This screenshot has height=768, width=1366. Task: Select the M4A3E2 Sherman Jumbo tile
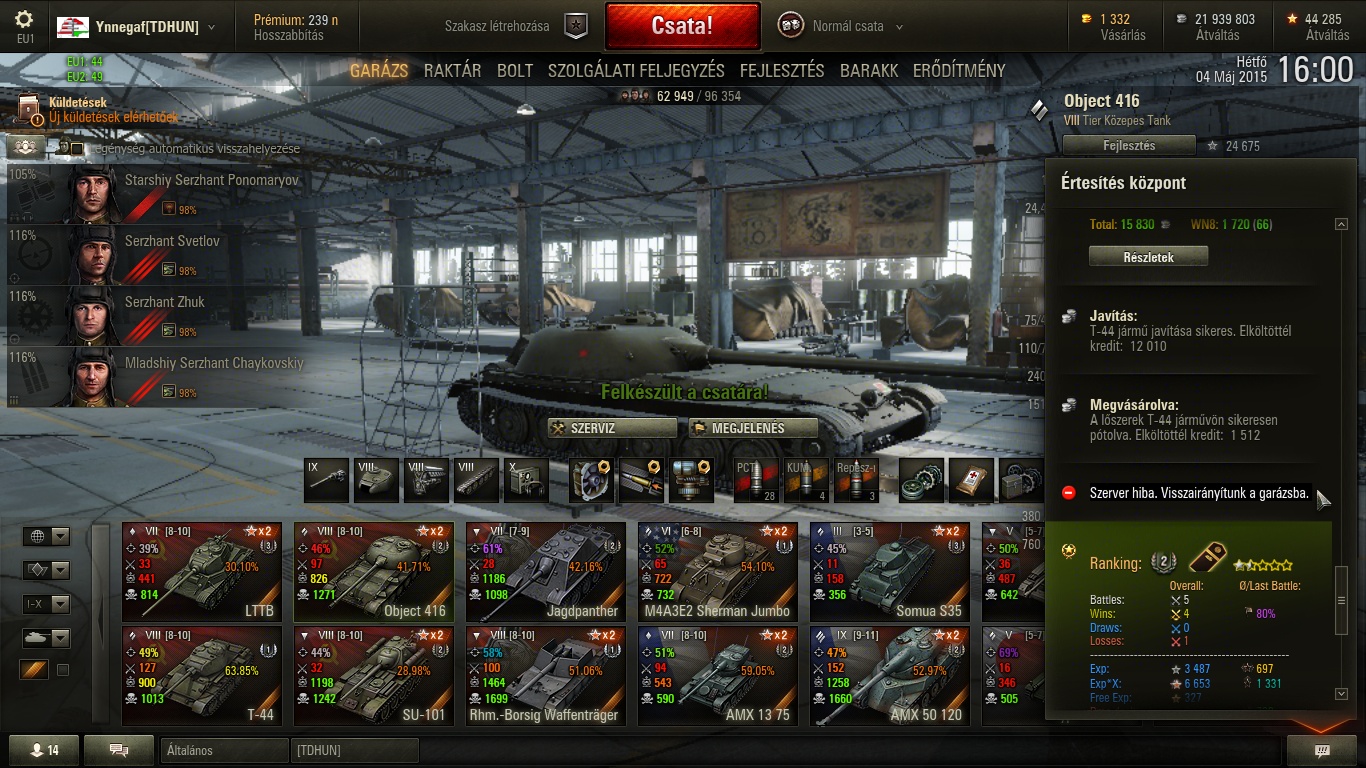pos(718,571)
